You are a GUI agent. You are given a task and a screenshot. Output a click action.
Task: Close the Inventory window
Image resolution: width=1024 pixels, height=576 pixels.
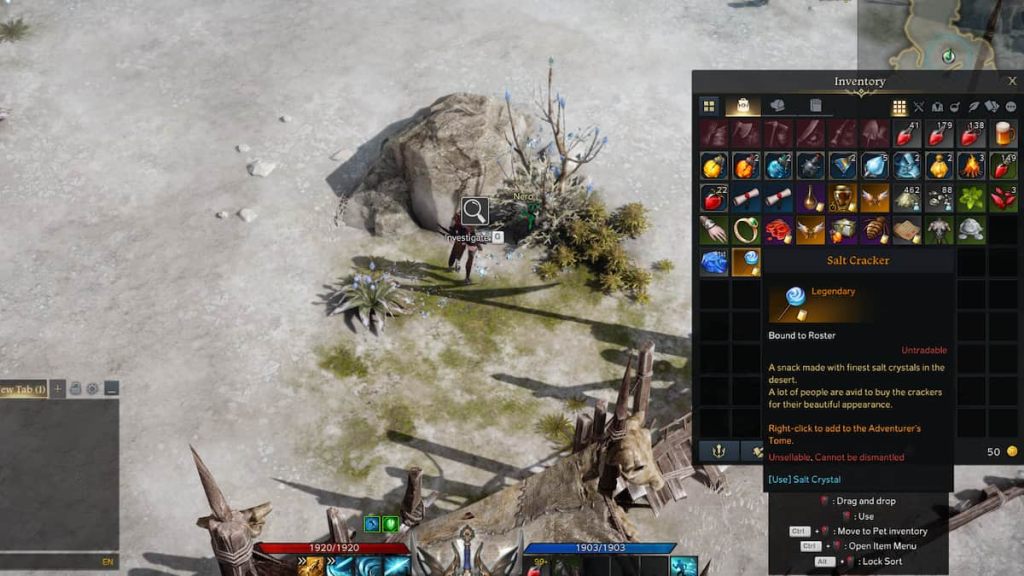tap(1012, 81)
